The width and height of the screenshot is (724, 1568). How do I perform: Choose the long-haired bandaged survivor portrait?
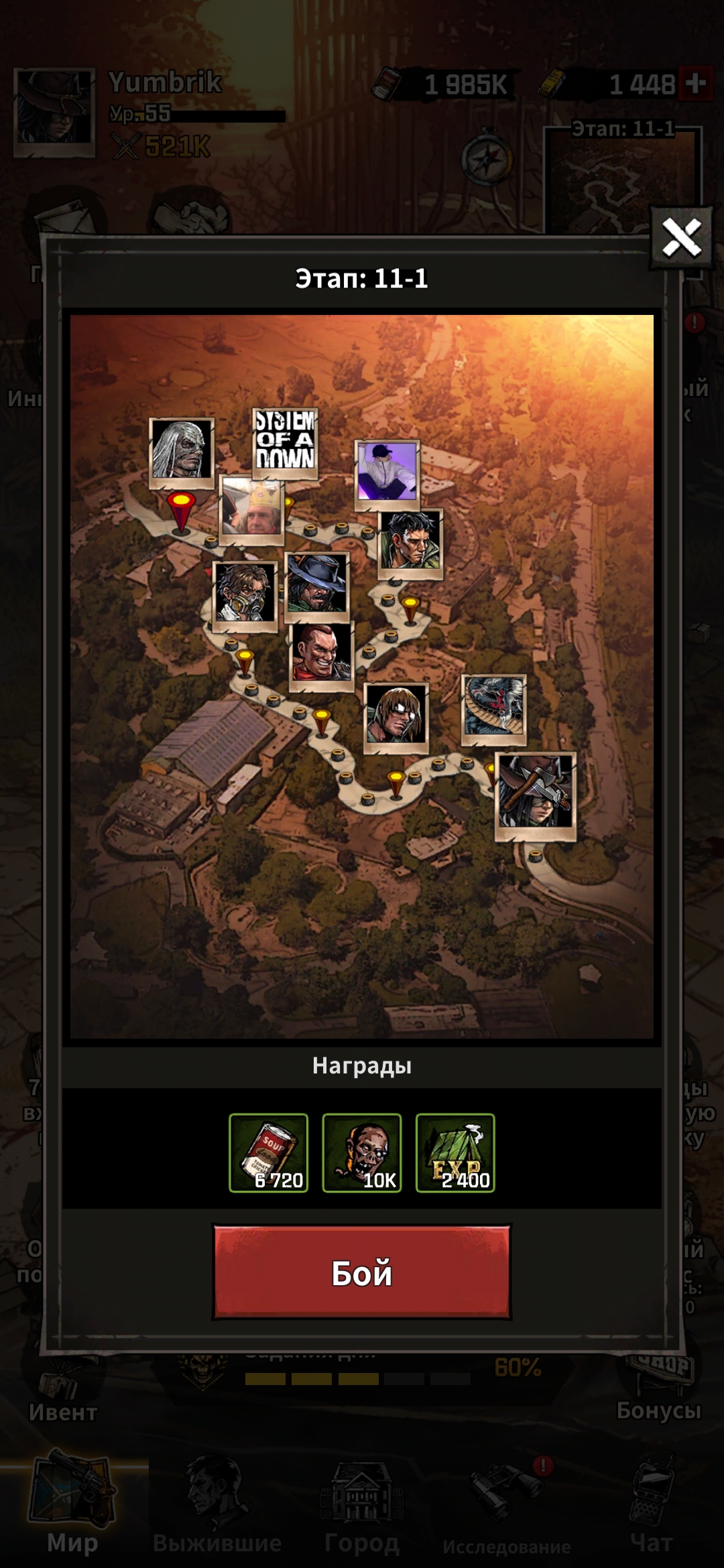pos(396,715)
